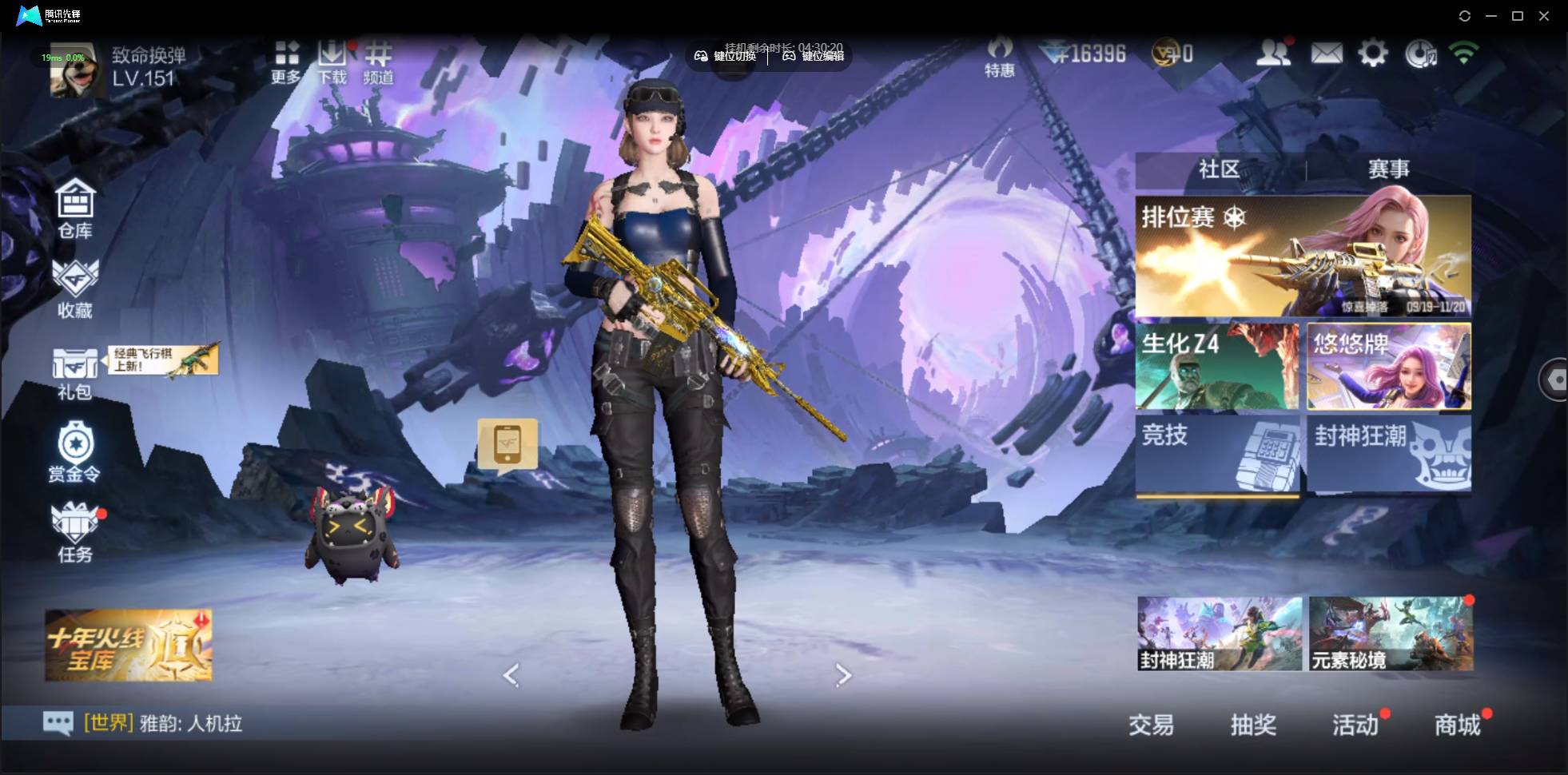1568x775 pixels.
Task: Open the mail envelope inbox
Action: 1326,54
